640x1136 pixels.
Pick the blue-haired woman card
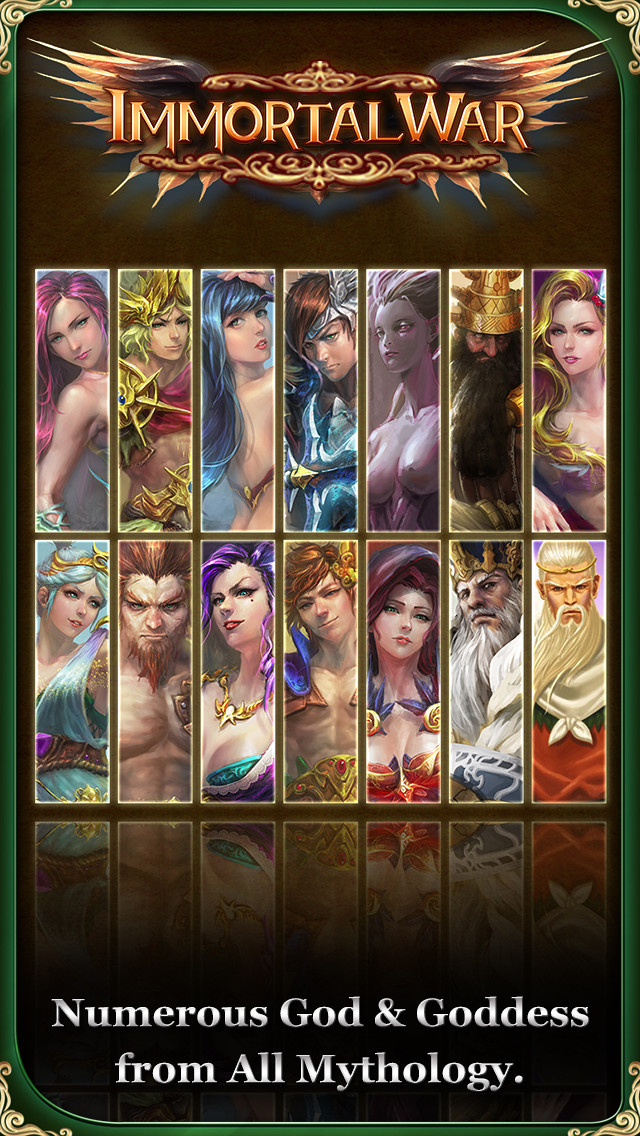(237, 400)
